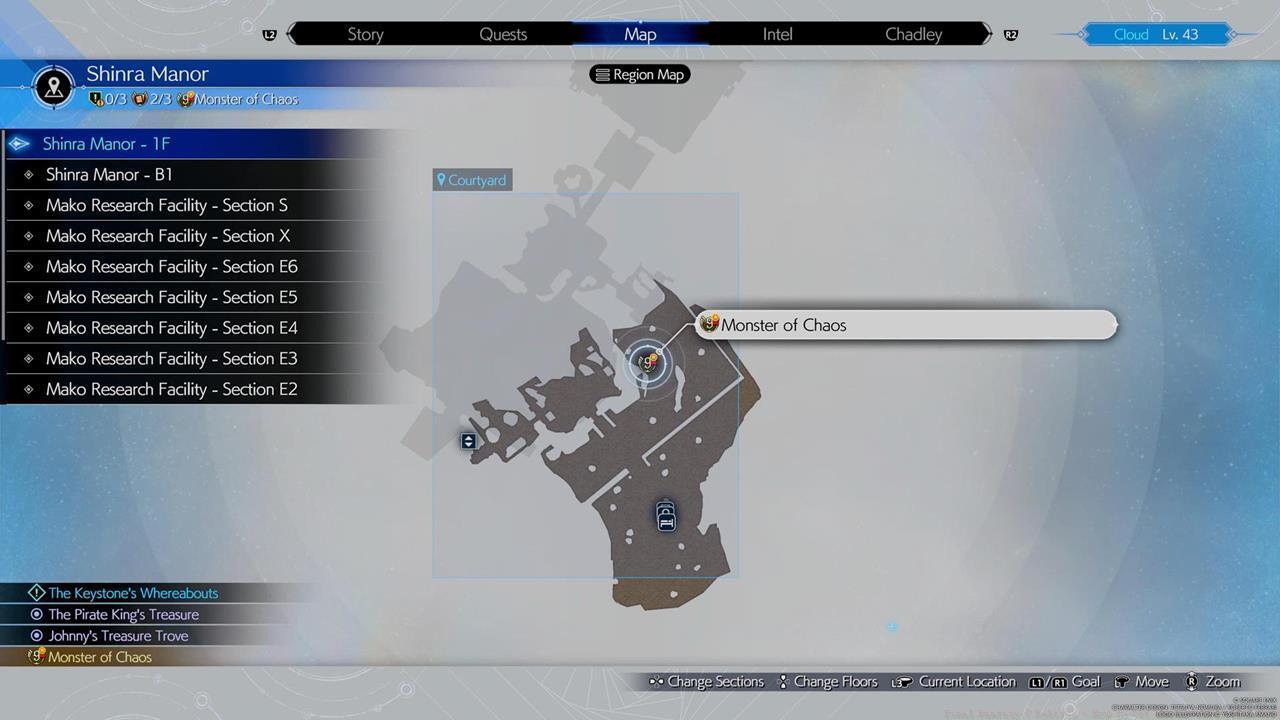Click the Cloud Lv. 43 character banner
Screen dimensions: 1280x720
tap(1155, 33)
